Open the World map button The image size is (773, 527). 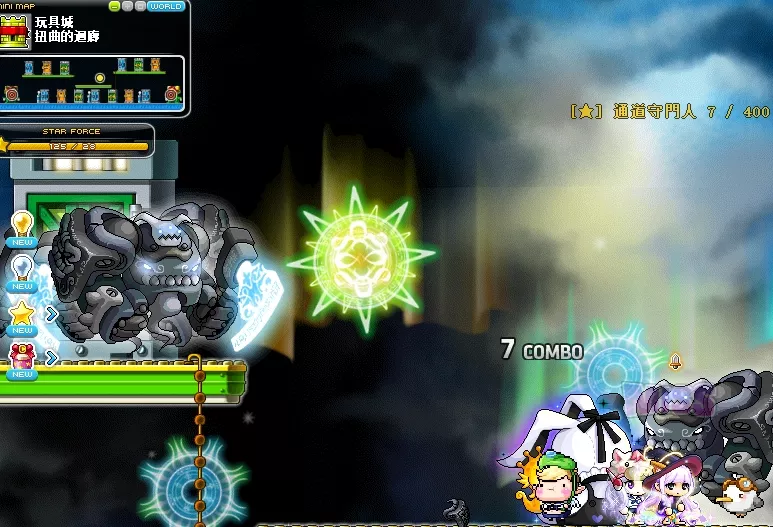click(165, 6)
